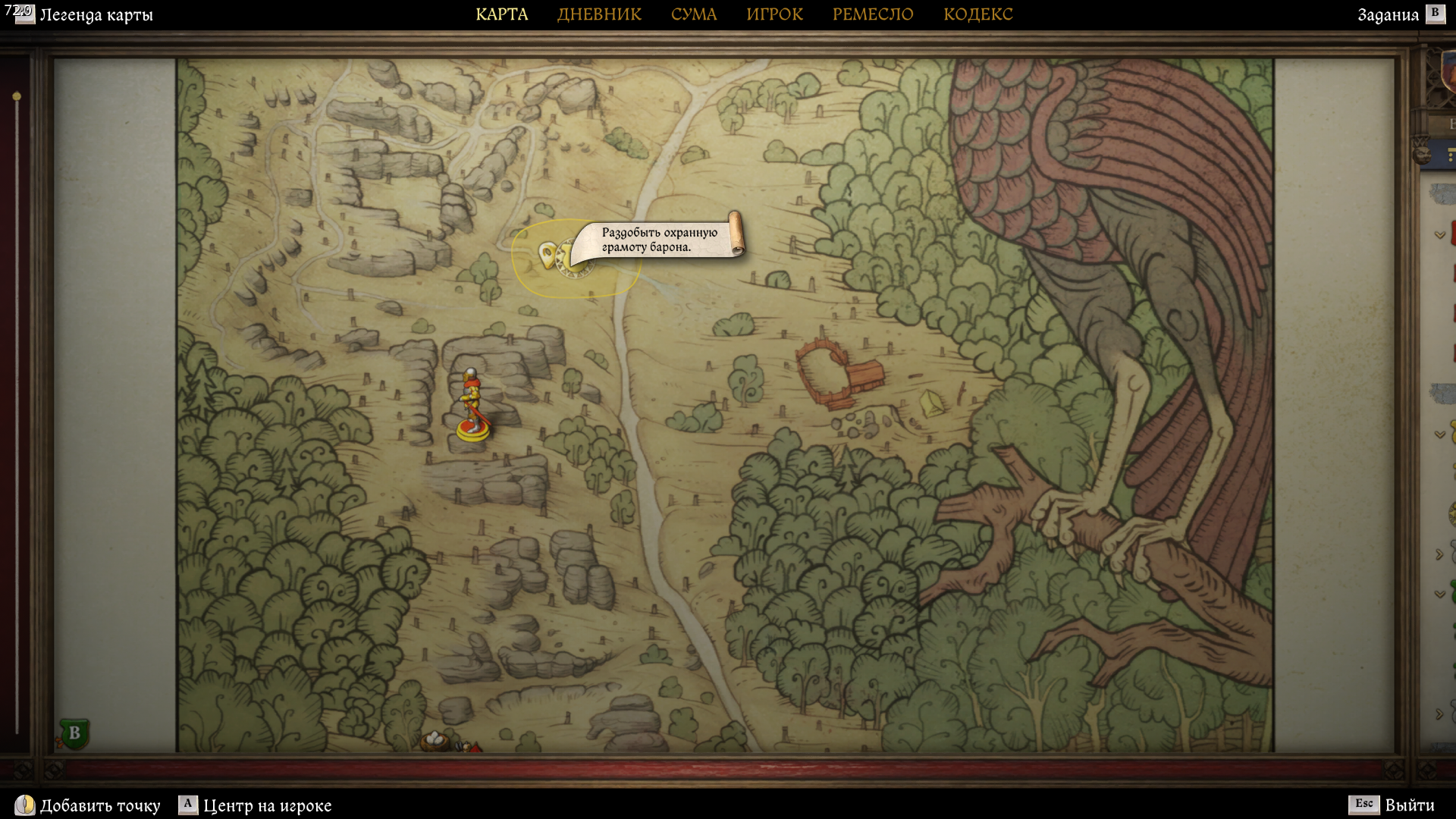Switch to the ИГРОК tab
This screenshot has height=819, width=1456.
(x=774, y=14)
